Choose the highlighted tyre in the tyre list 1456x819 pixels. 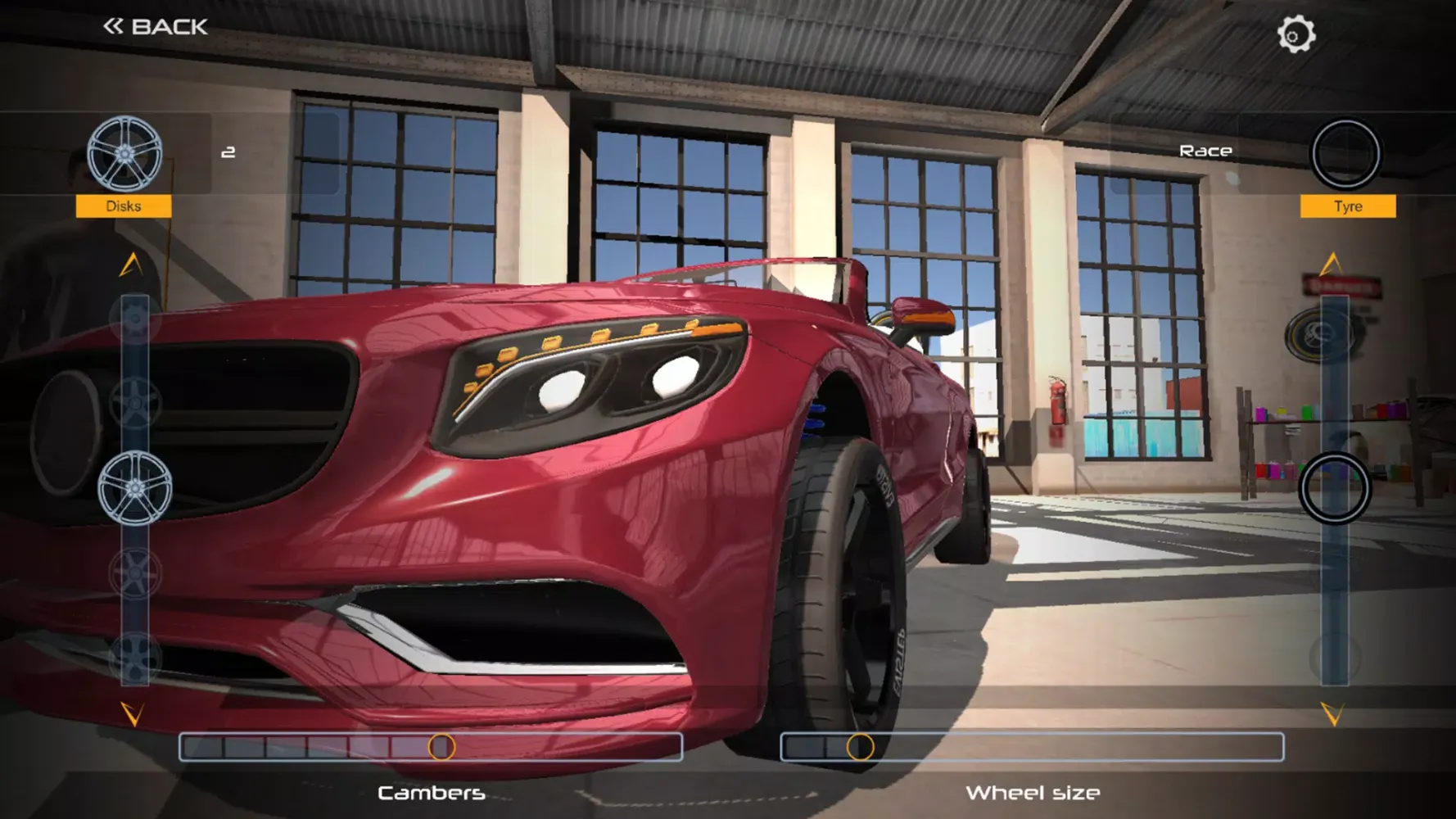click(1335, 489)
